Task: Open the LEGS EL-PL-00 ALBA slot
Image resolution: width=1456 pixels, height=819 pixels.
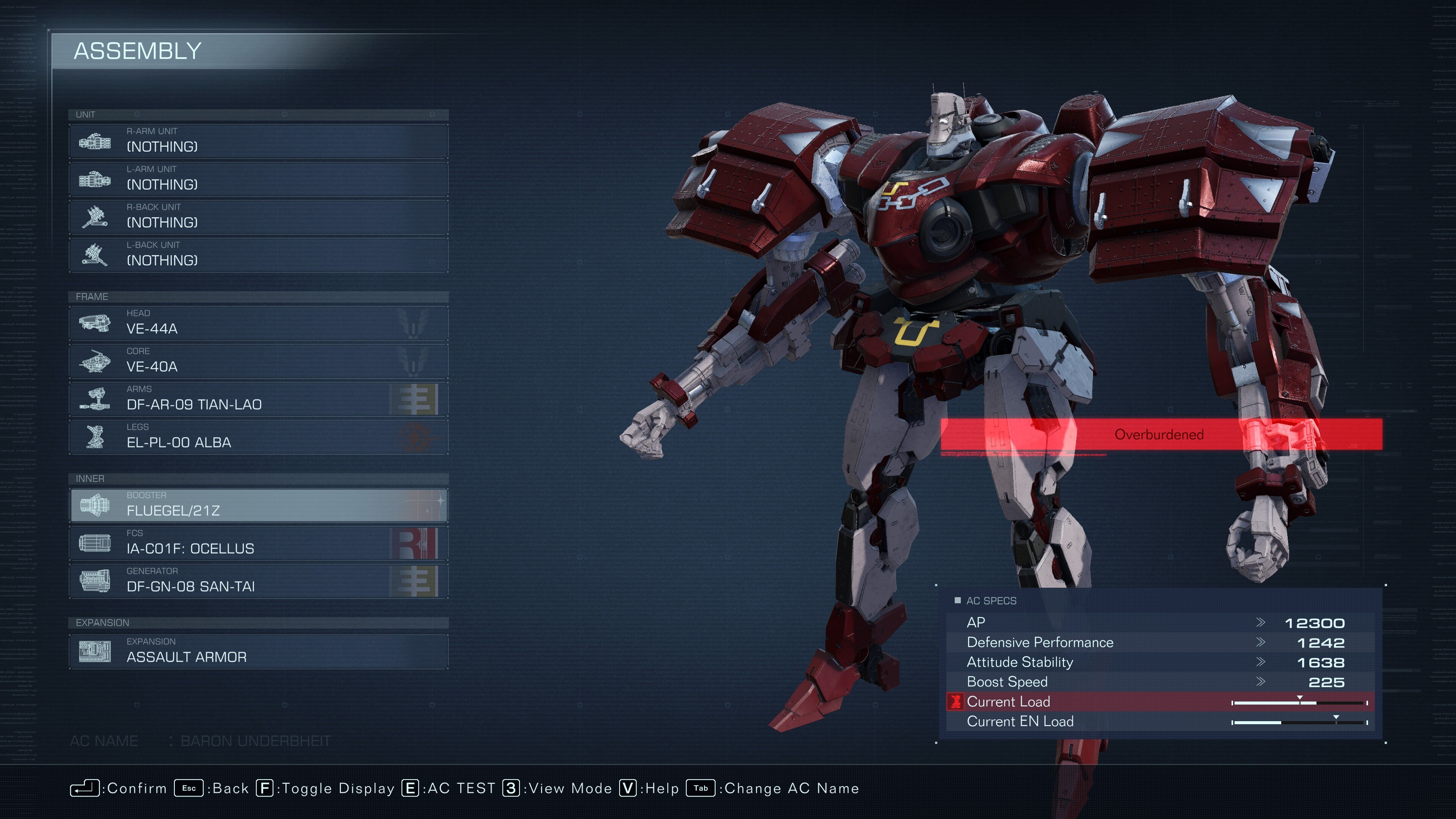Action: pos(258,436)
